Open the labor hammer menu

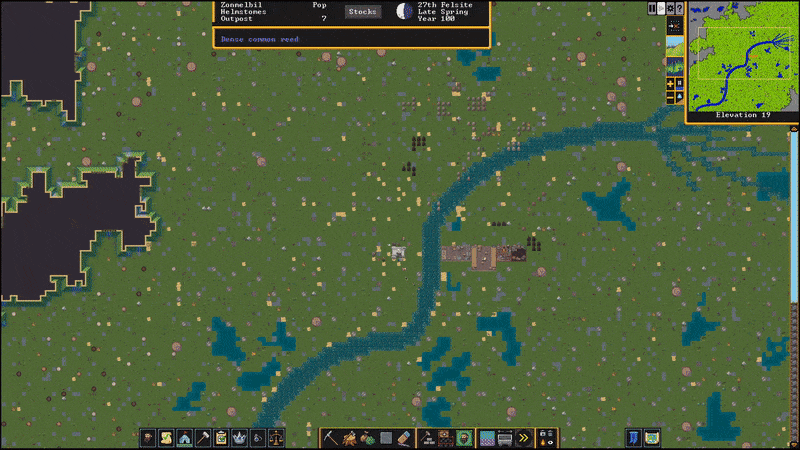(203, 438)
